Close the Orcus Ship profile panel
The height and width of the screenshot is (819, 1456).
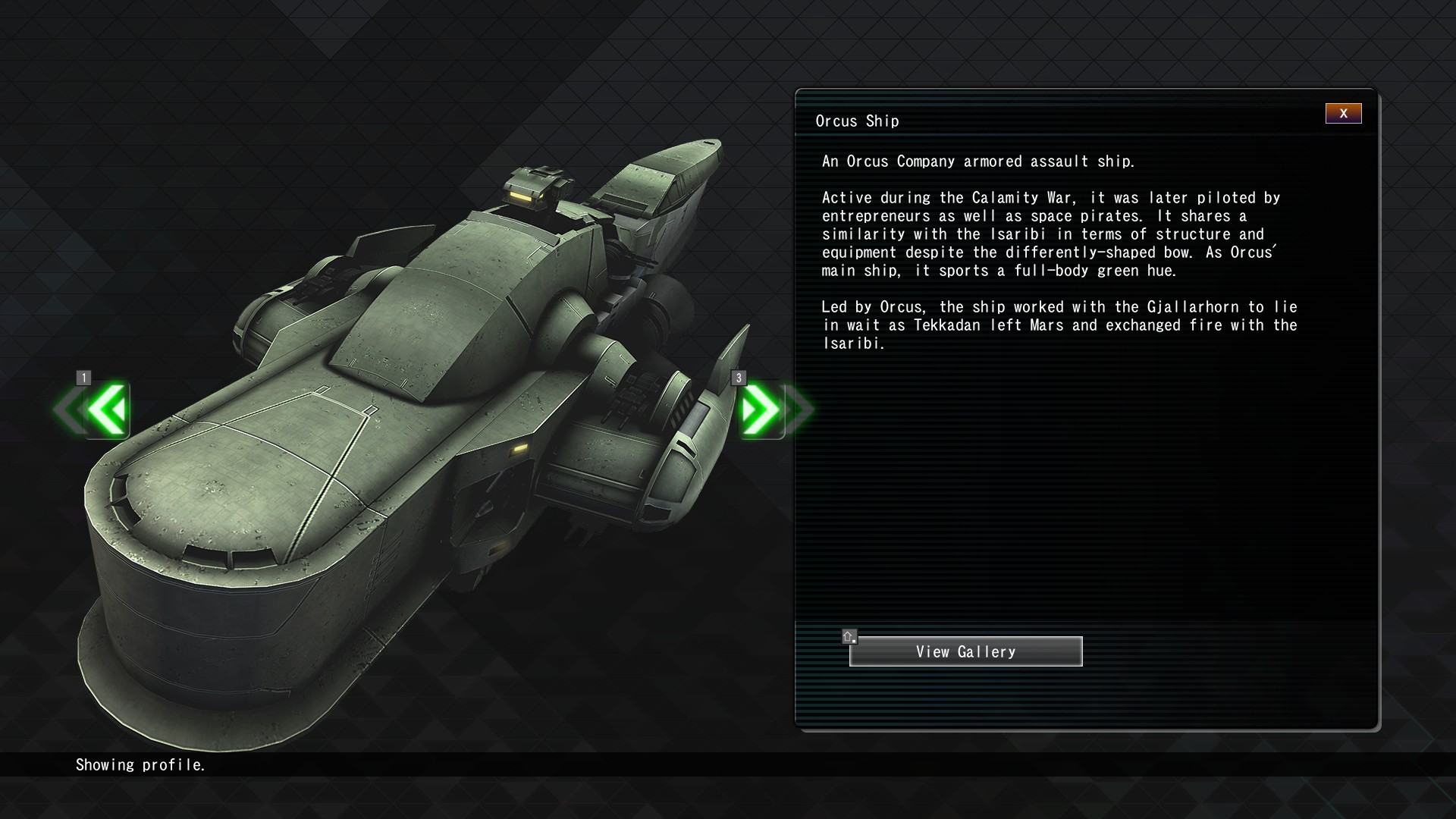click(1343, 114)
